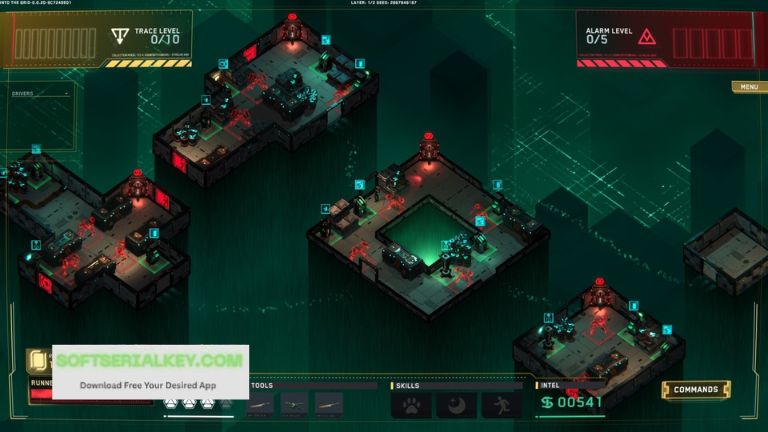
Task: Activate the crescent moon skill
Action: [x=456, y=404]
